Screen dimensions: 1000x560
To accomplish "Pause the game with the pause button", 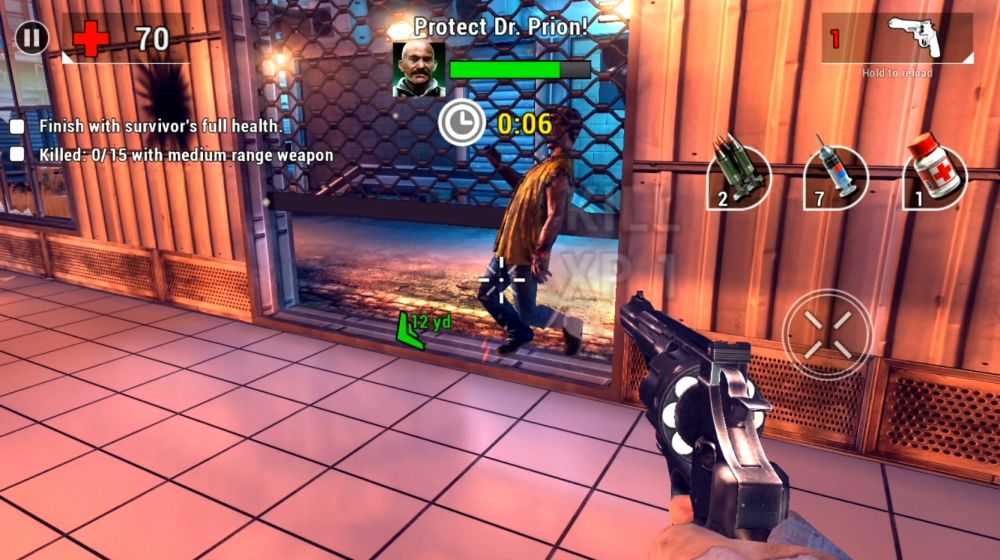I will (32, 38).
